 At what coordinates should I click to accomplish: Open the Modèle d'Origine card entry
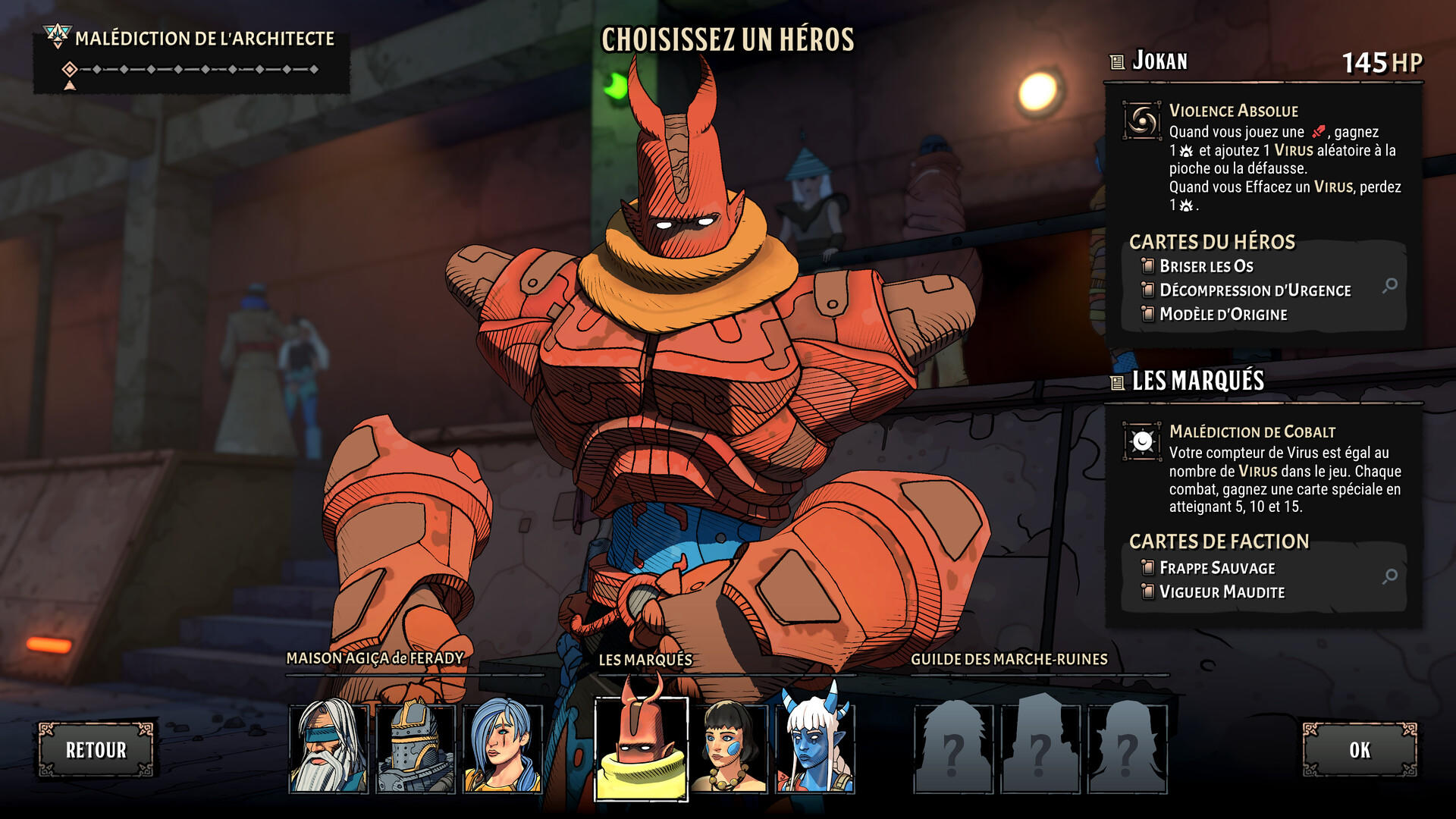click(x=1222, y=315)
